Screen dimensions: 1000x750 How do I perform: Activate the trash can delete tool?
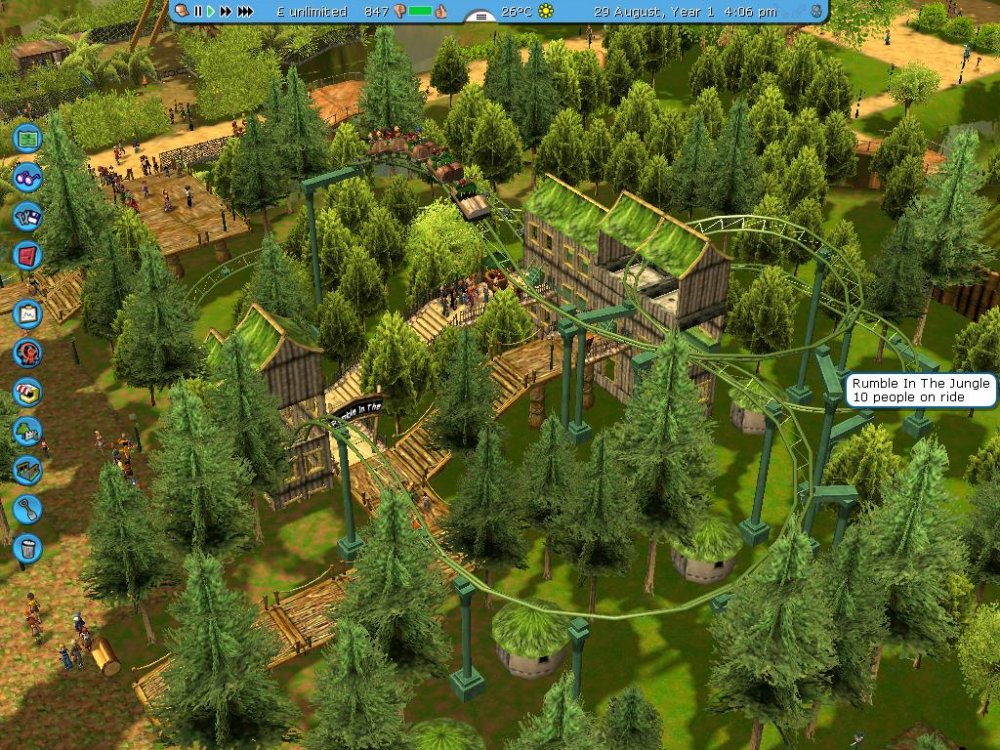point(27,548)
